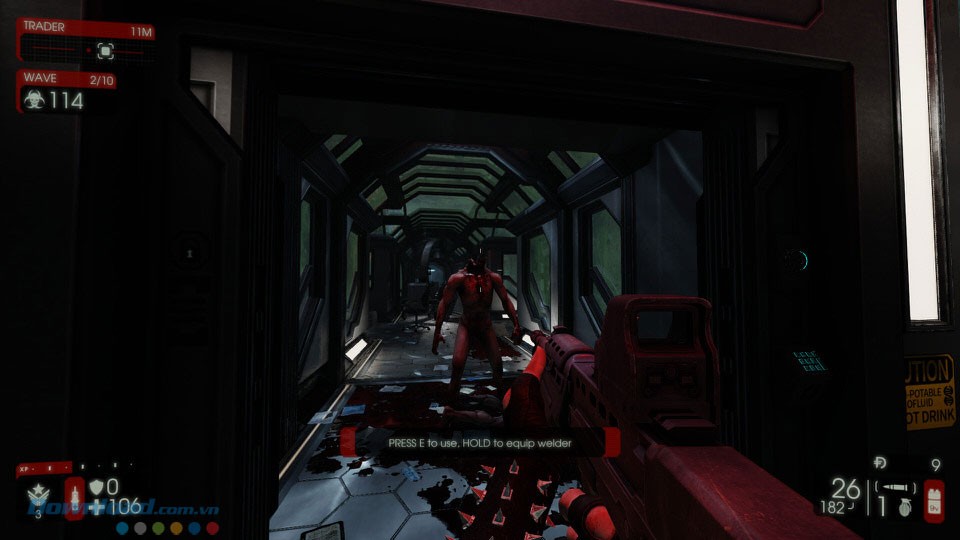The image size is (960, 540).
Task: Open the perk star emblem
Action: [x=36, y=495]
